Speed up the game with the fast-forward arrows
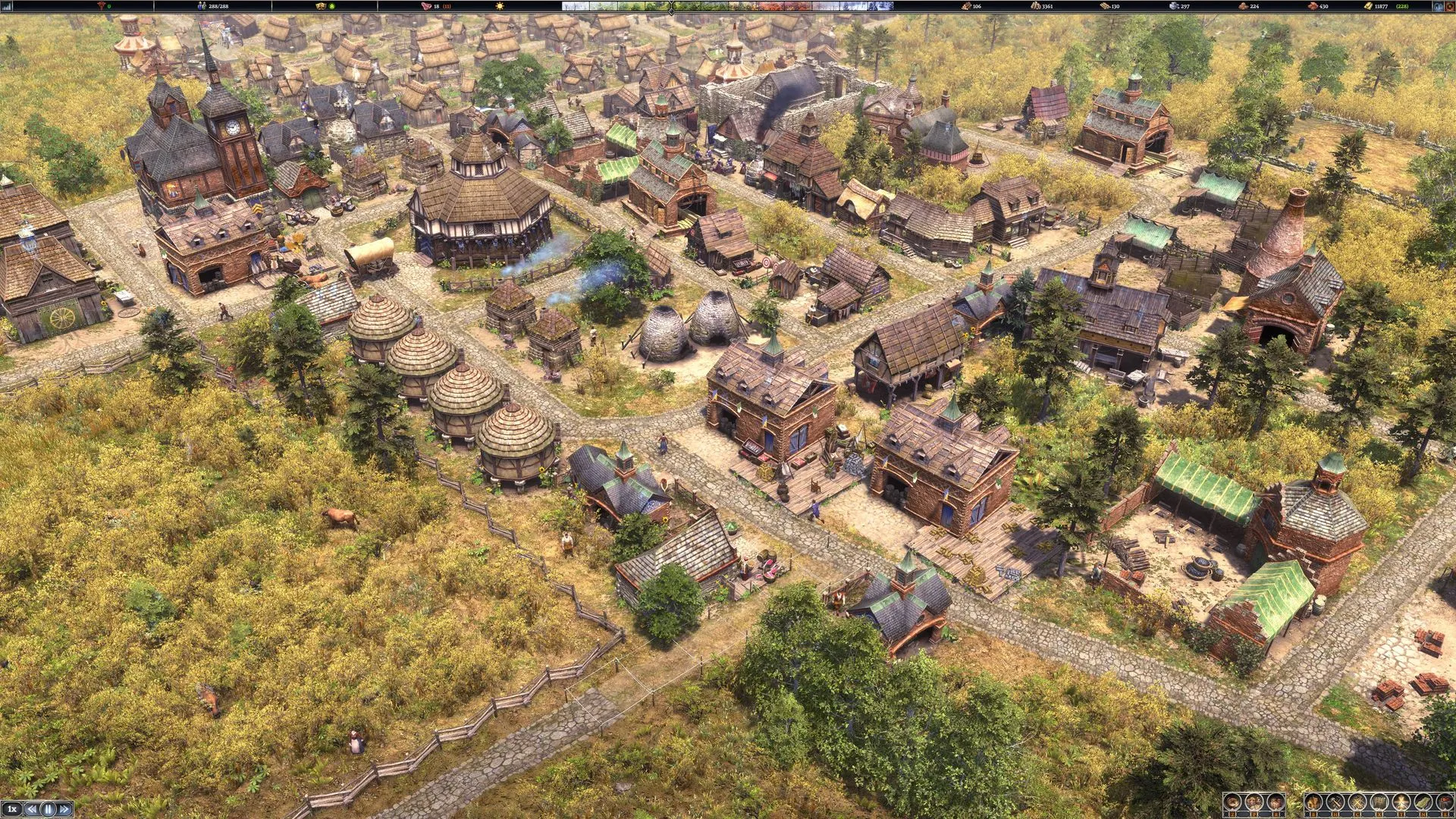 tap(64, 809)
